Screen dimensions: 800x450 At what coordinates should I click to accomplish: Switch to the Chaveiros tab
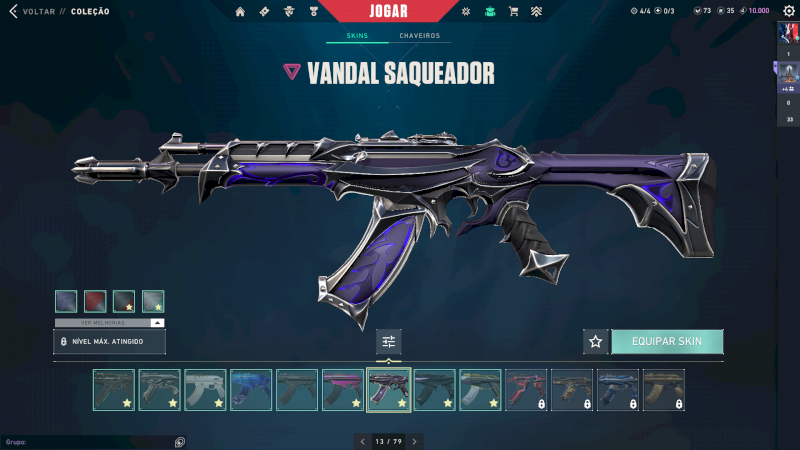tap(419, 36)
